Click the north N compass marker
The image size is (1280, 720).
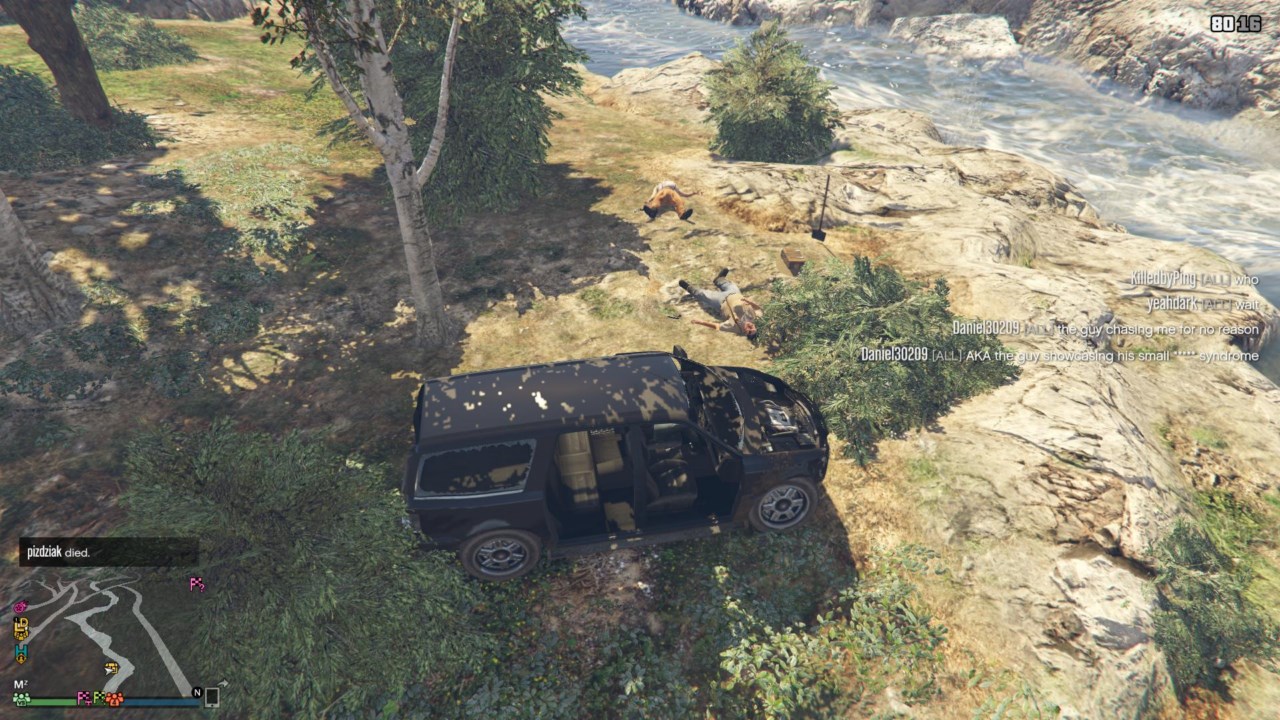[x=197, y=692]
